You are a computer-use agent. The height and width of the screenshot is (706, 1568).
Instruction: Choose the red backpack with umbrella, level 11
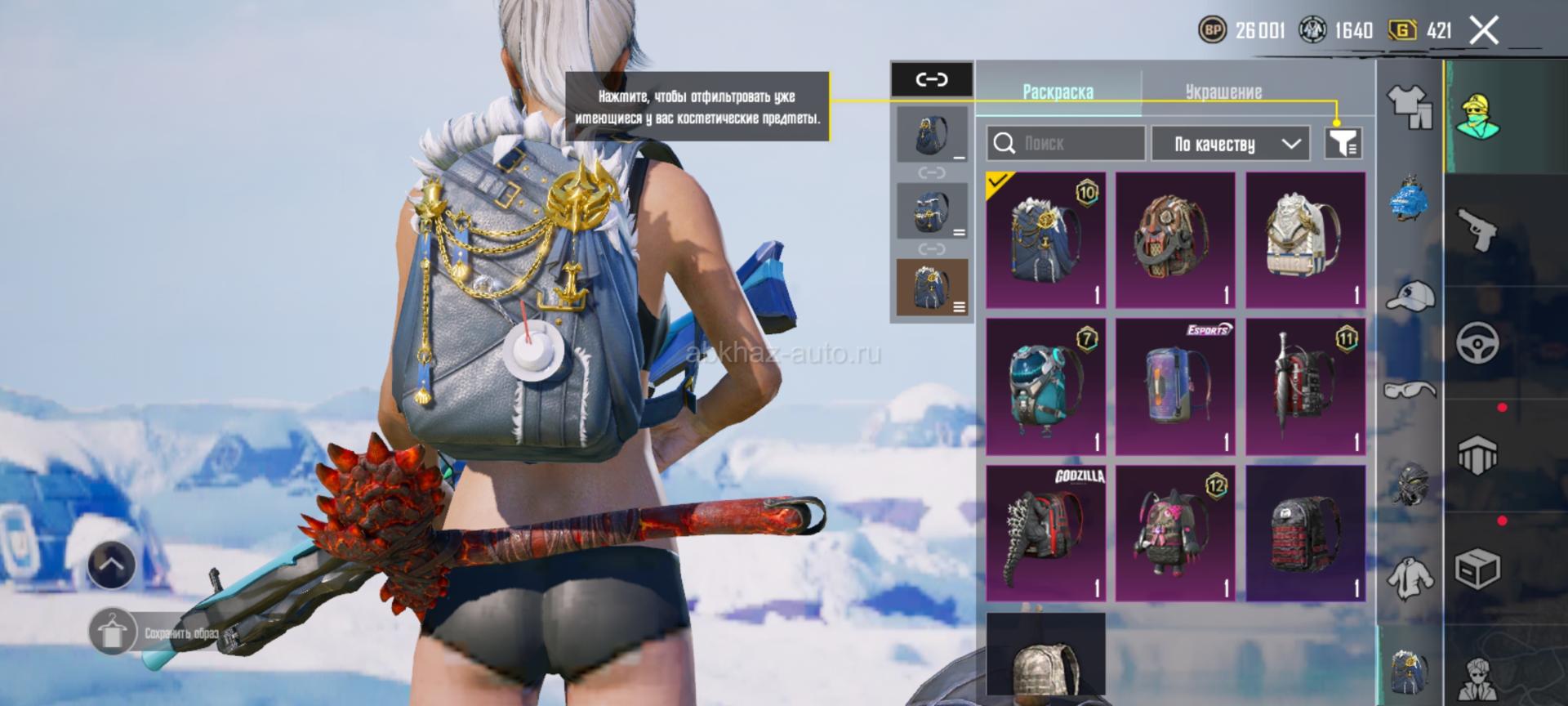point(1305,387)
